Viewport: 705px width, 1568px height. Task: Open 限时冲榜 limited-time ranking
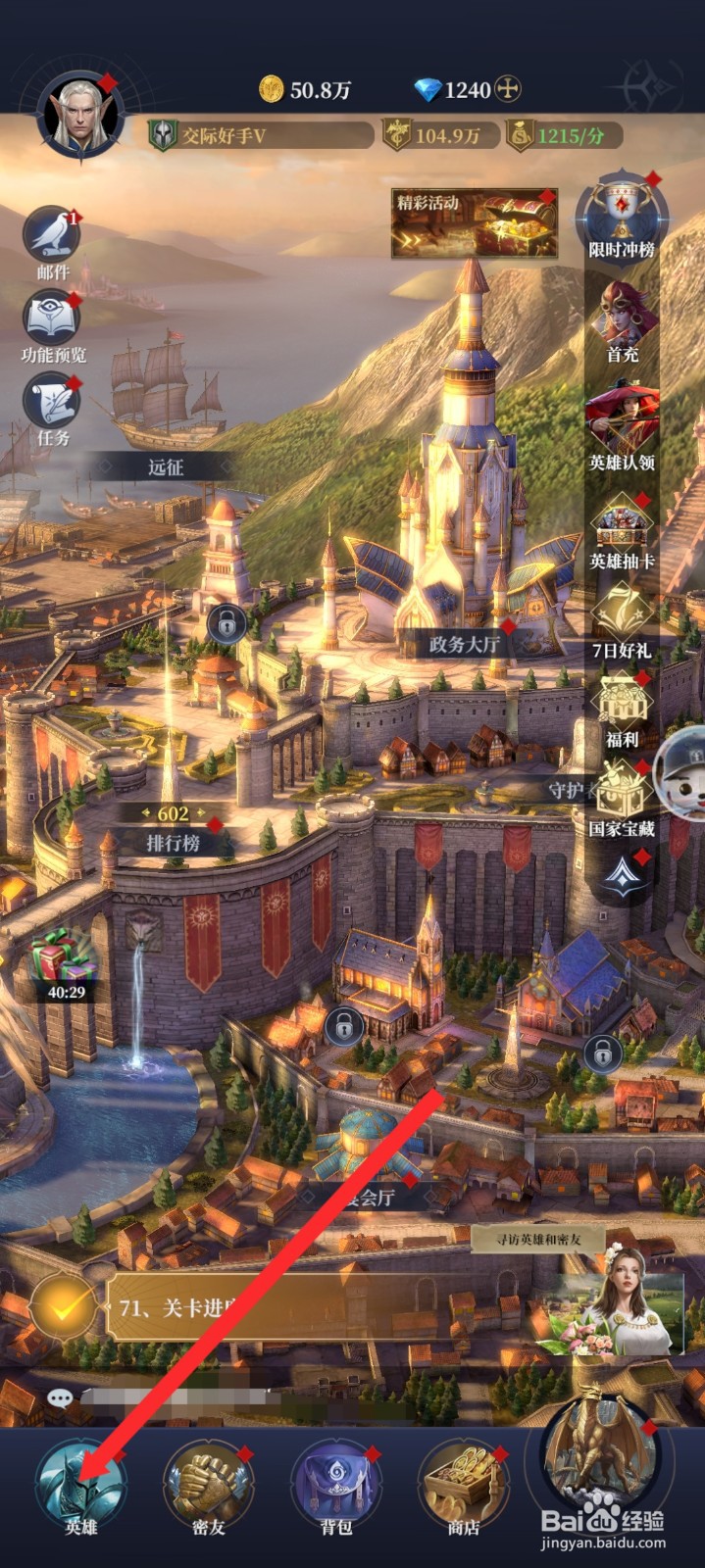pos(622,214)
